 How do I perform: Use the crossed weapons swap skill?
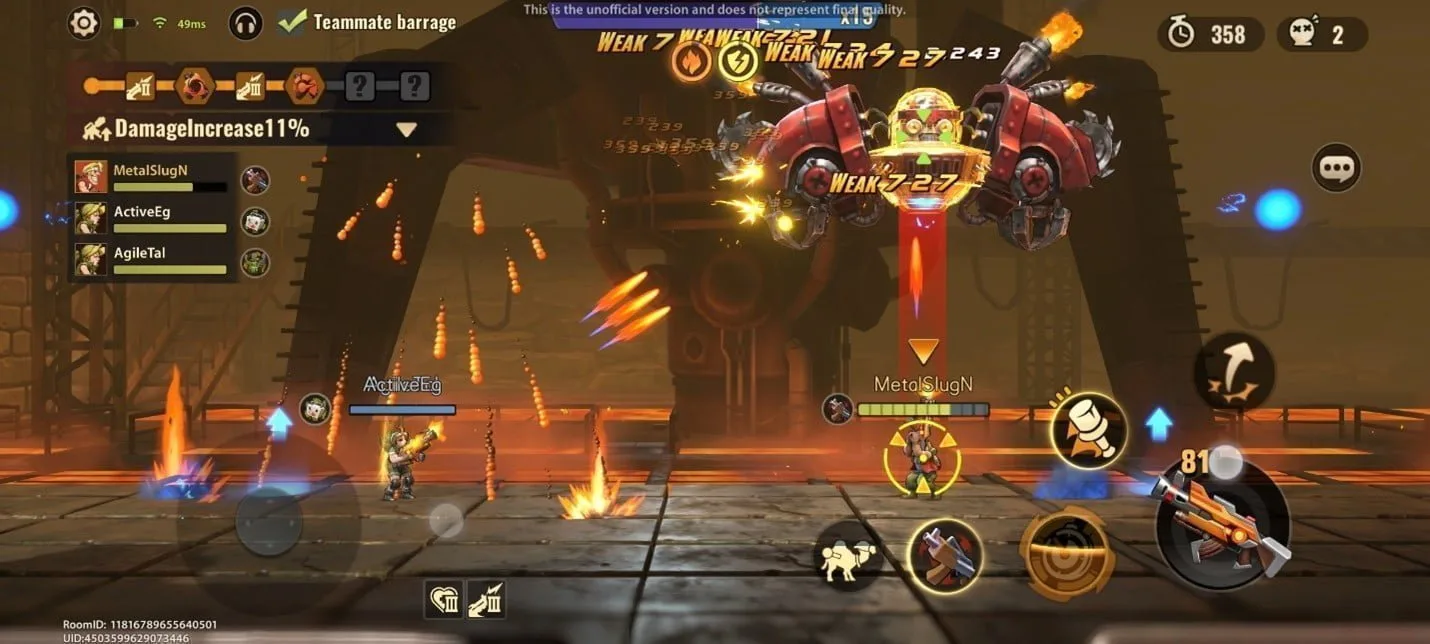pos(944,556)
